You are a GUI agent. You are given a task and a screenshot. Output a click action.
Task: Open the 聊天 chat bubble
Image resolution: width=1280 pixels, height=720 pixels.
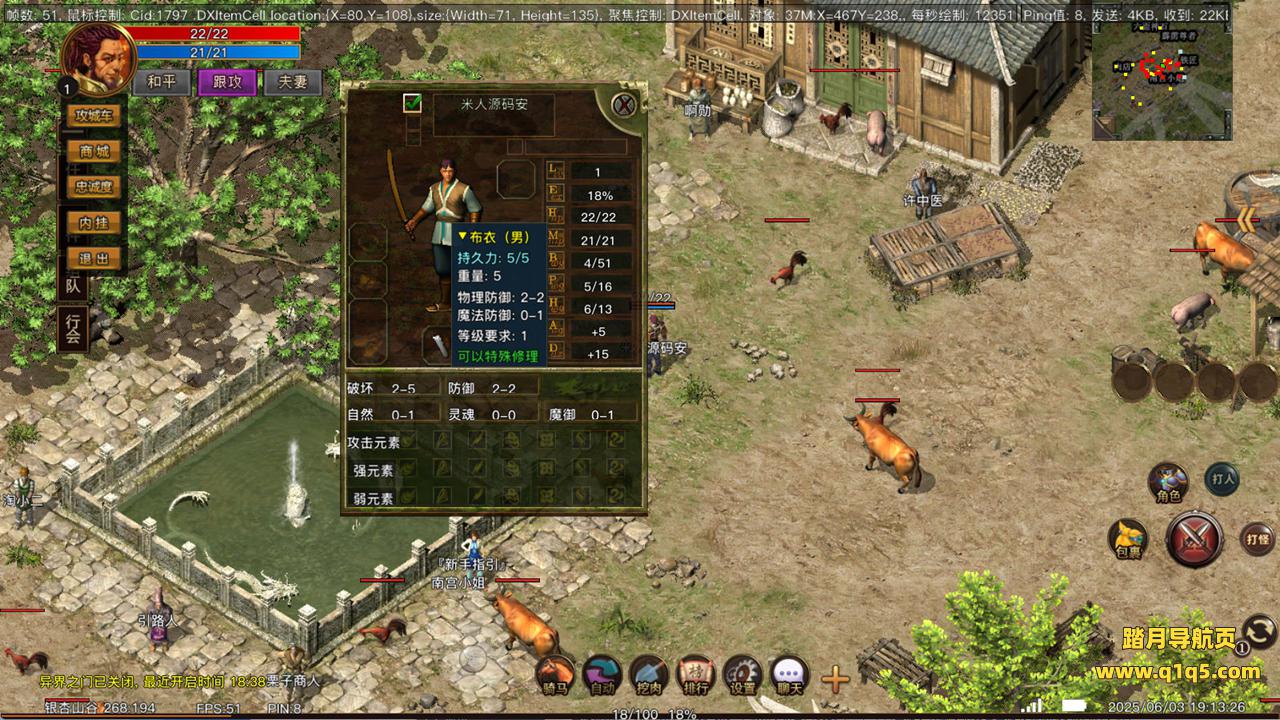pos(789,676)
